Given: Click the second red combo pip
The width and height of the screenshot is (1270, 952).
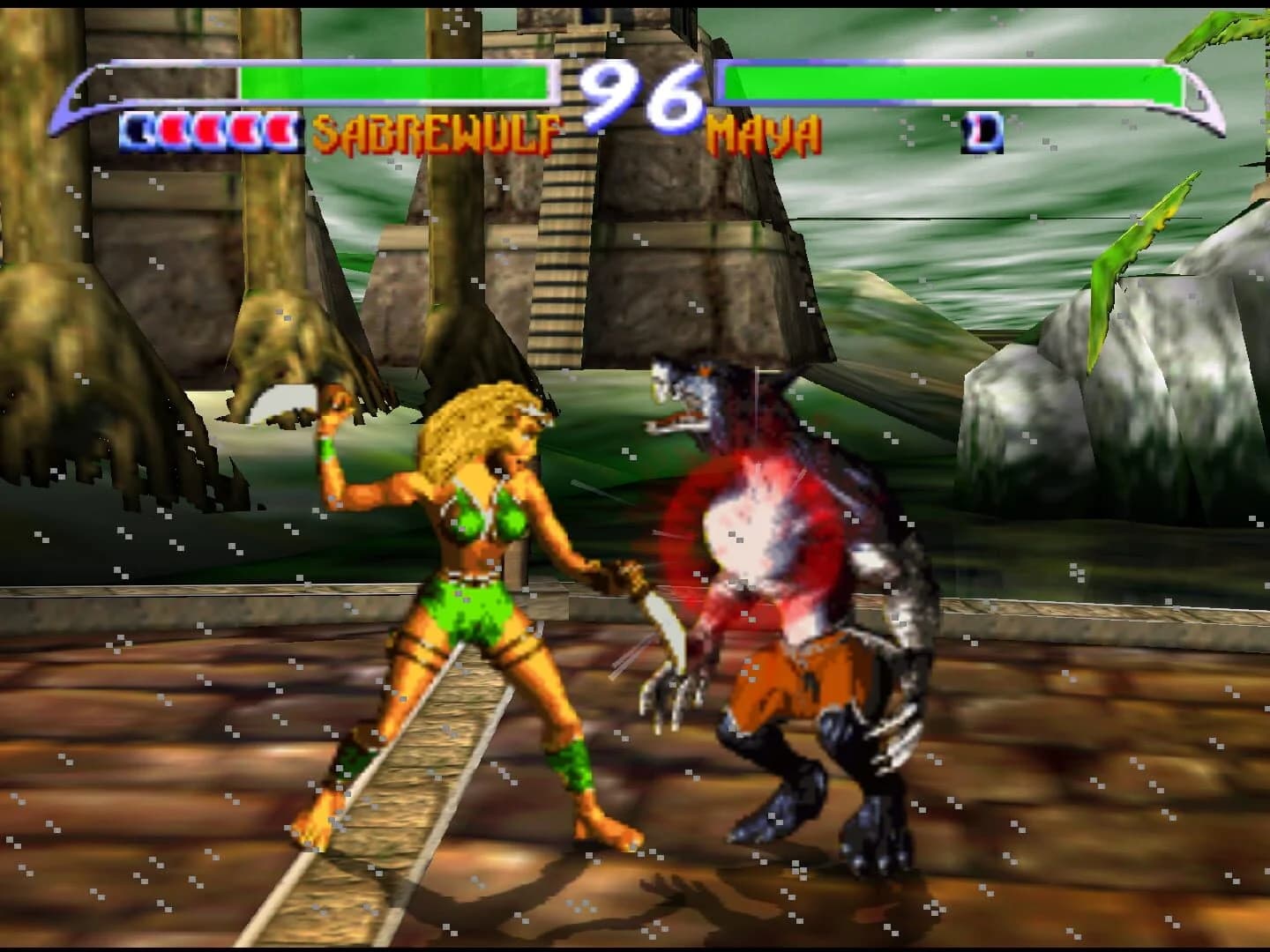Looking at the screenshot, I should [x=208, y=130].
